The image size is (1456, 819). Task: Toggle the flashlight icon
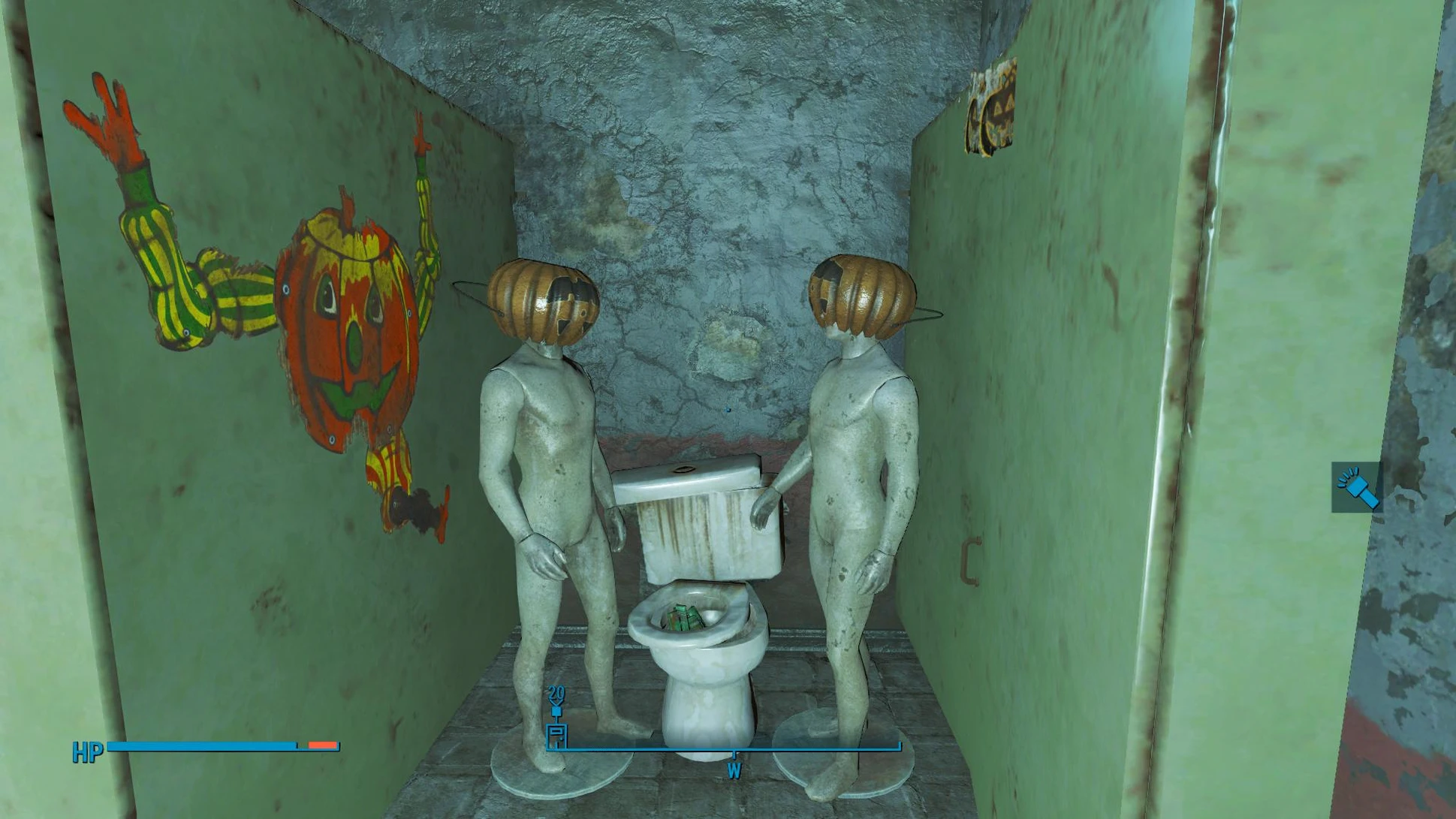pos(1356,487)
